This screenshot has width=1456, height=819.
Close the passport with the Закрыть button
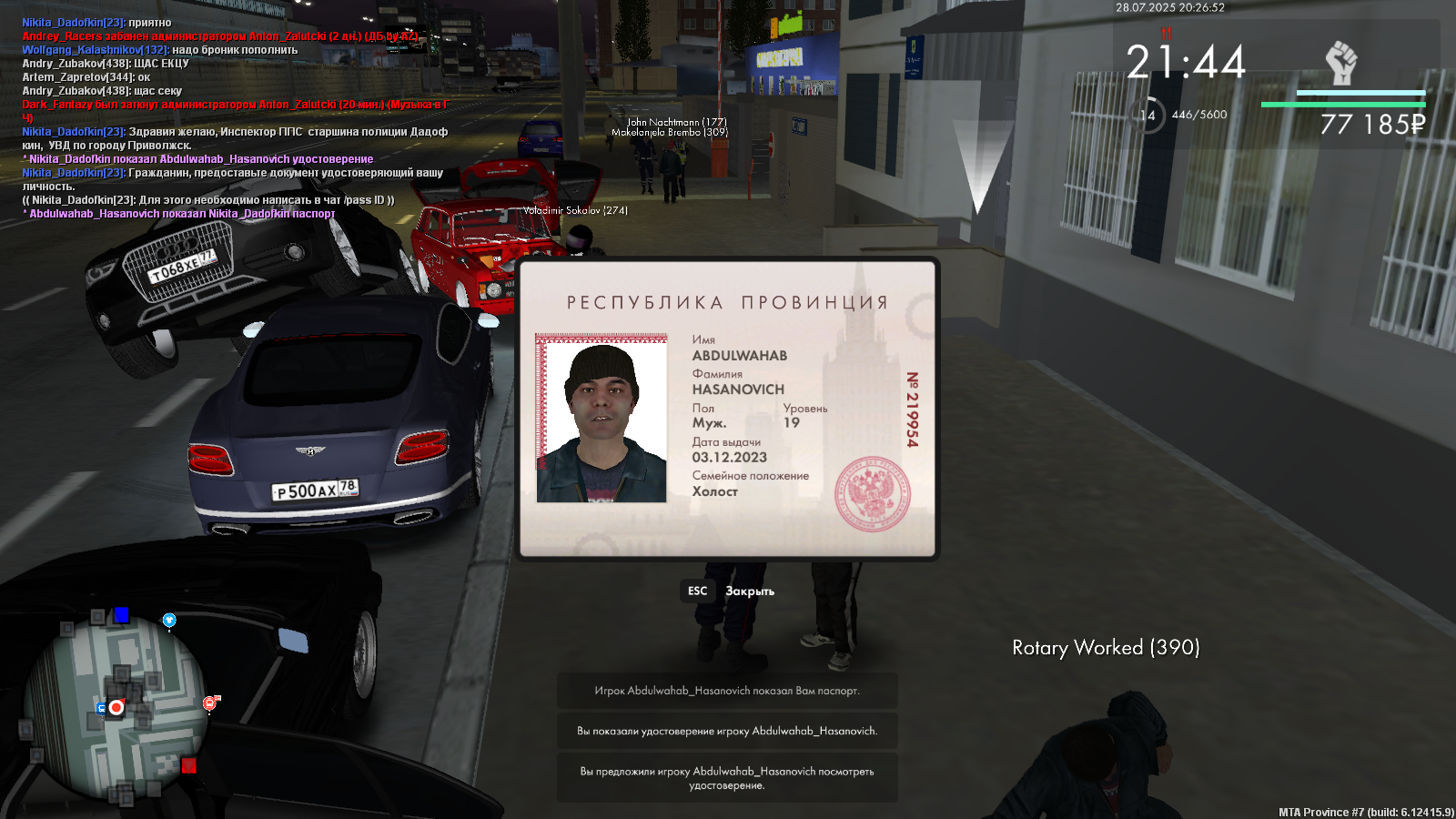pyautogui.click(x=728, y=591)
